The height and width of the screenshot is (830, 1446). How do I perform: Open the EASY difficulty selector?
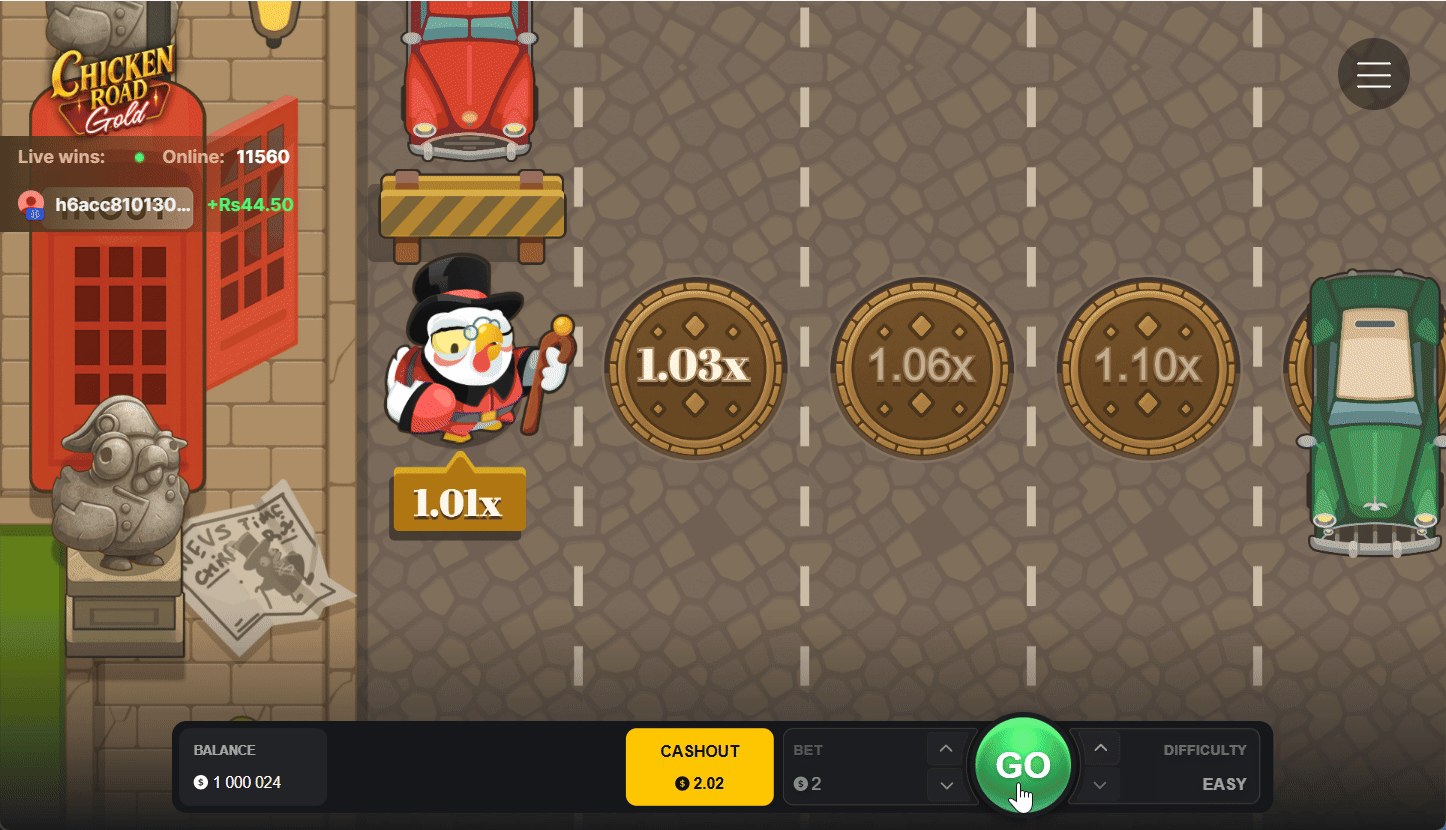tap(1224, 784)
